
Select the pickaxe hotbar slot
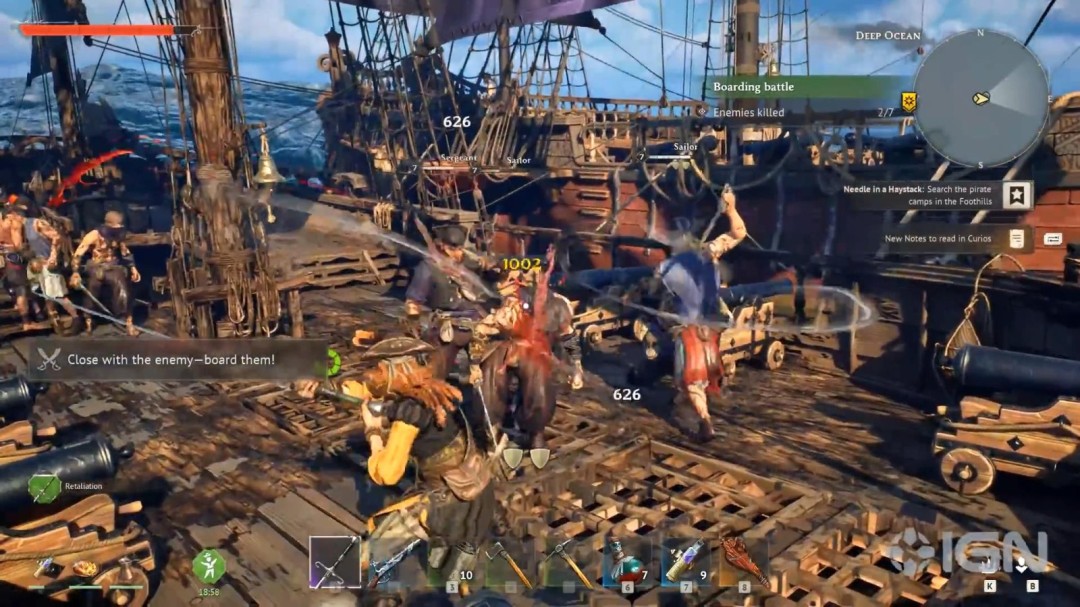click(566, 563)
